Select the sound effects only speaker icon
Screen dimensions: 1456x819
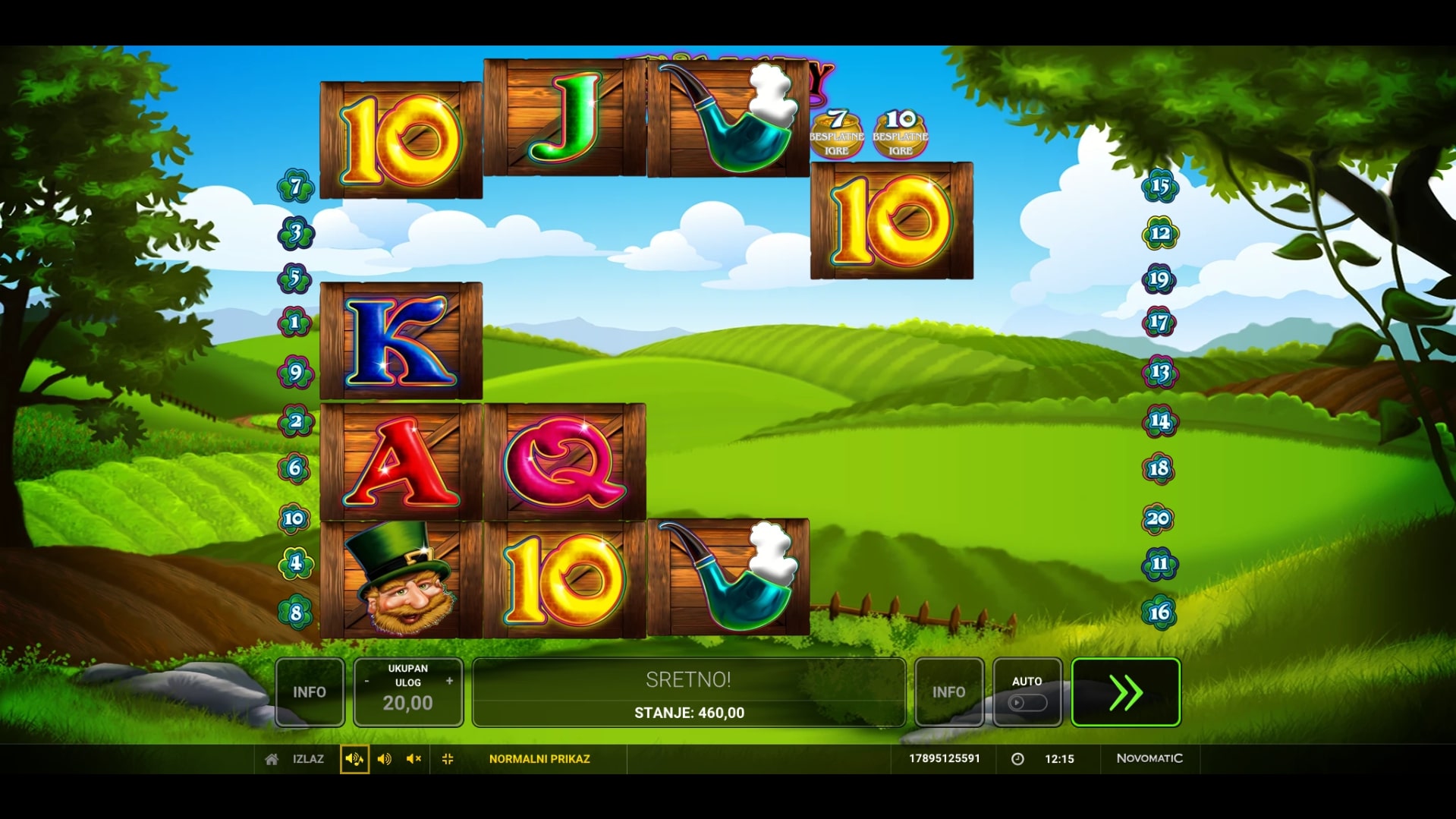tap(385, 759)
